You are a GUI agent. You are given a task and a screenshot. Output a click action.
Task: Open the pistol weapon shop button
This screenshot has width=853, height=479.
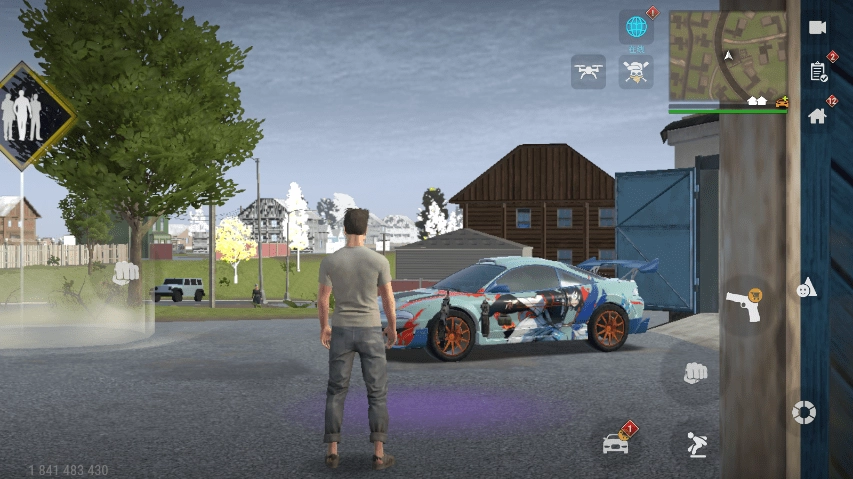pyautogui.click(x=741, y=305)
